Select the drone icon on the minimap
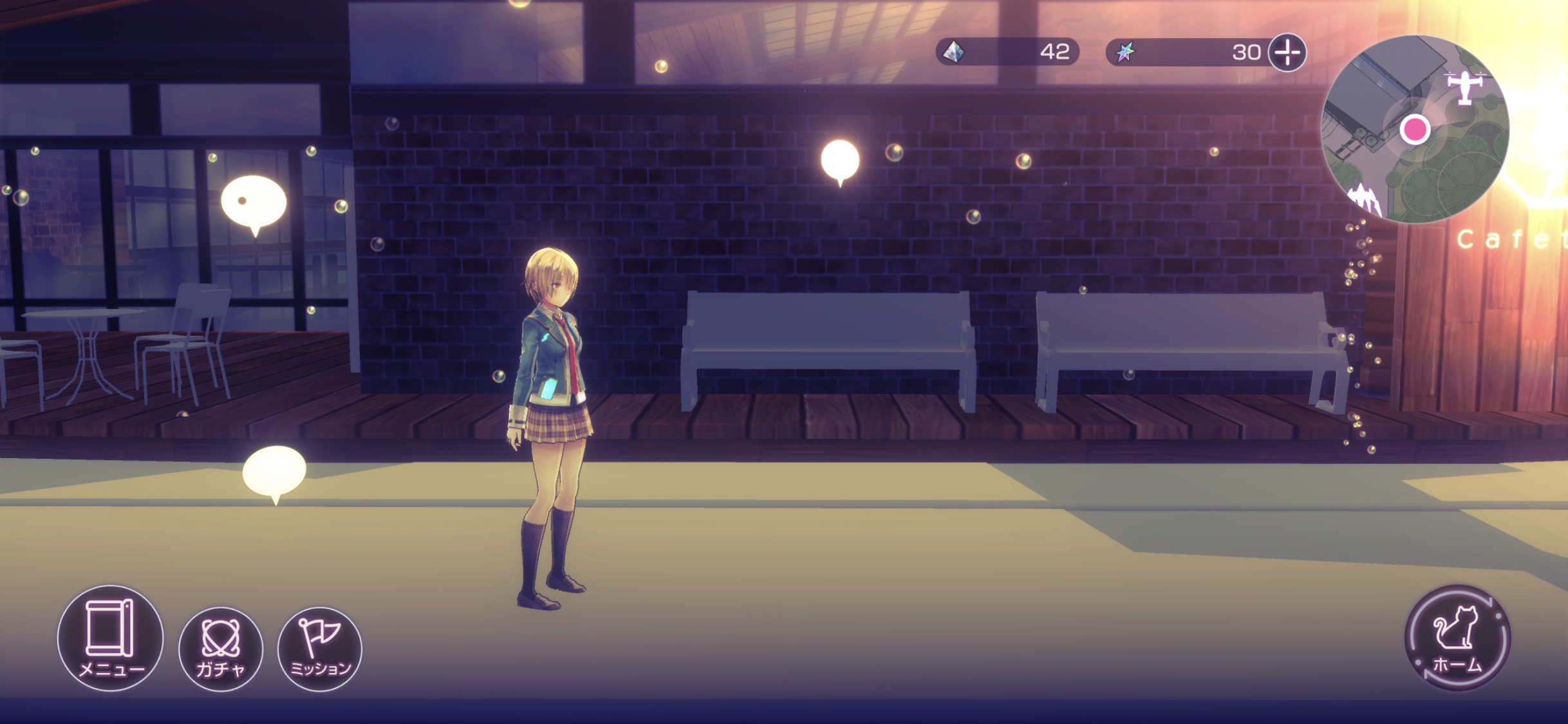Image resolution: width=1568 pixels, height=724 pixels. point(1466,86)
